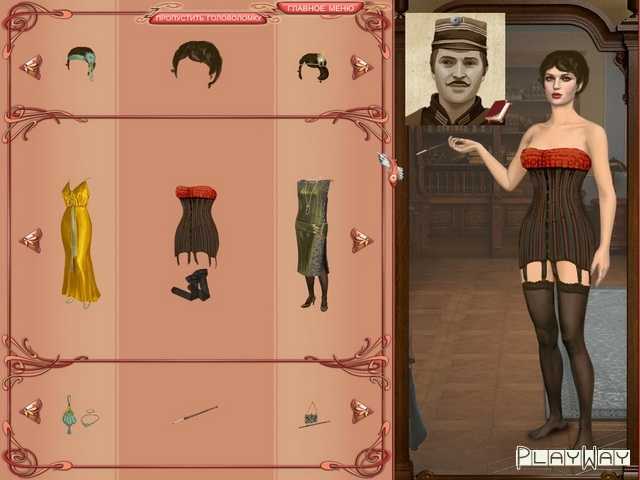640x480 pixels.
Task: Choose the hairstyle with teal headband
Action: tap(81, 60)
